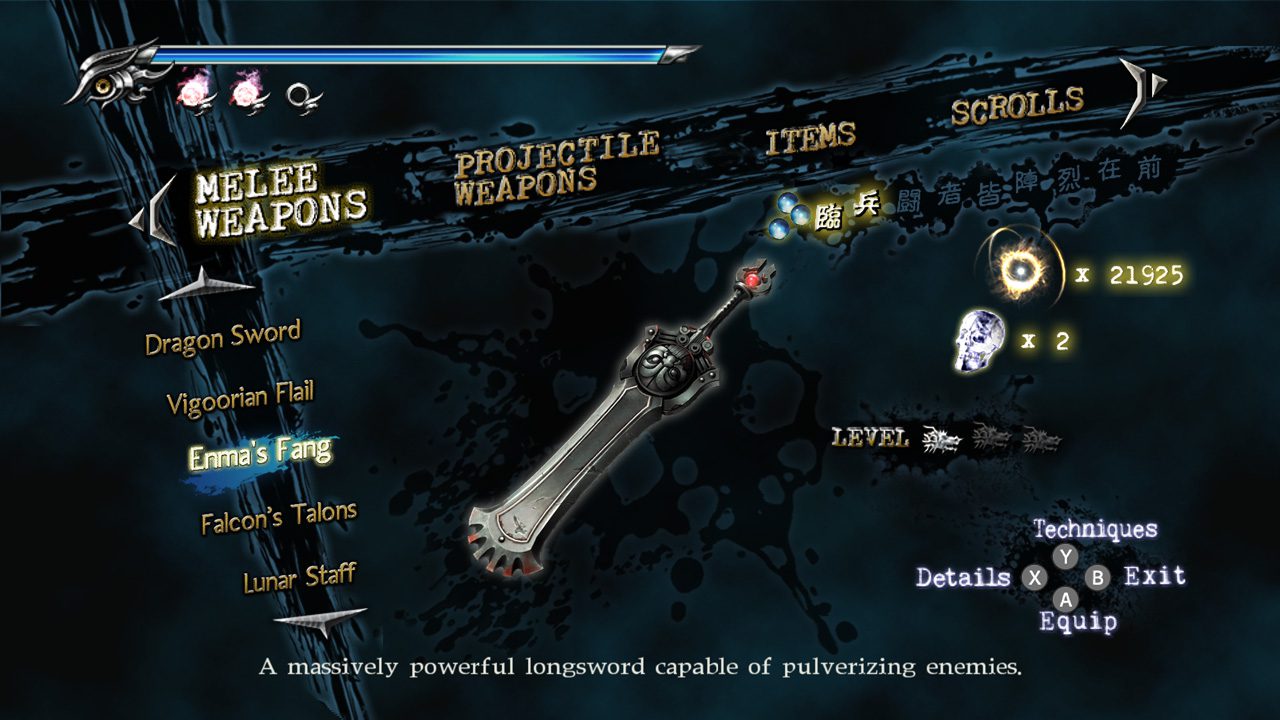Select the Dragon Sword entry

(x=222, y=338)
